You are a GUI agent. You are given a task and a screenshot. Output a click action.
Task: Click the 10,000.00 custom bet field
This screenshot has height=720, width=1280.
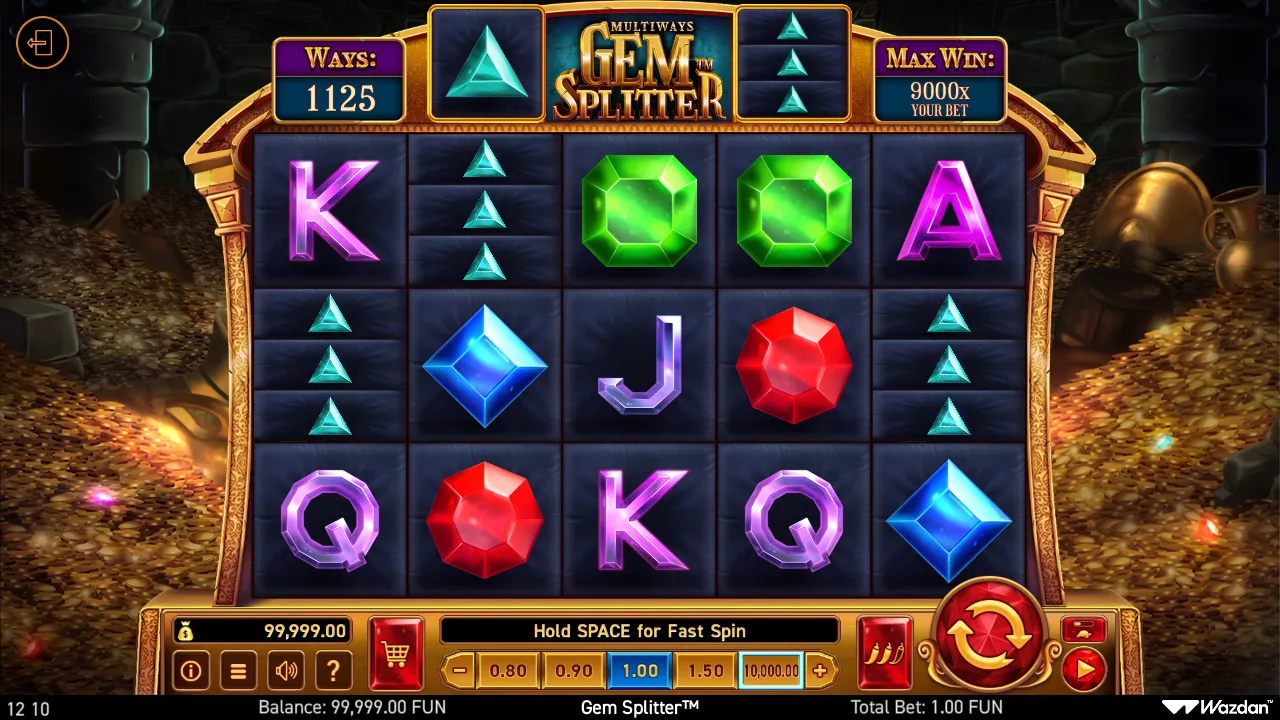click(x=770, y=671)
